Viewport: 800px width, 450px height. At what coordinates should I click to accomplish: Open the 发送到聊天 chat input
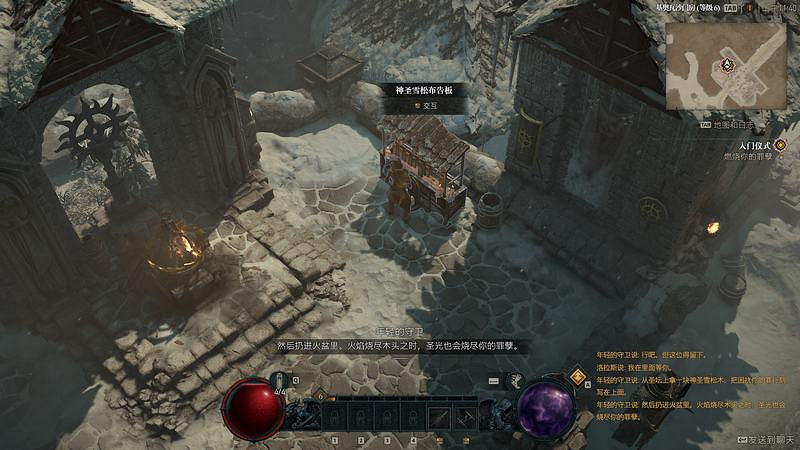tap(767, 439)
